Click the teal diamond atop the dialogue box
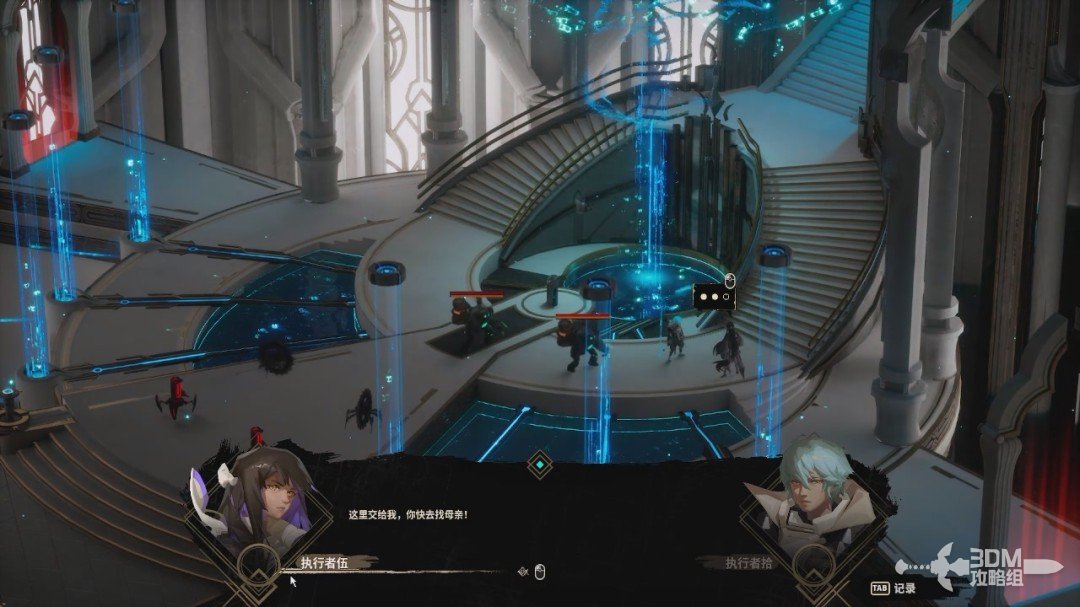The width and height of the screenshot is (1080, 607). tap(540, 464)
